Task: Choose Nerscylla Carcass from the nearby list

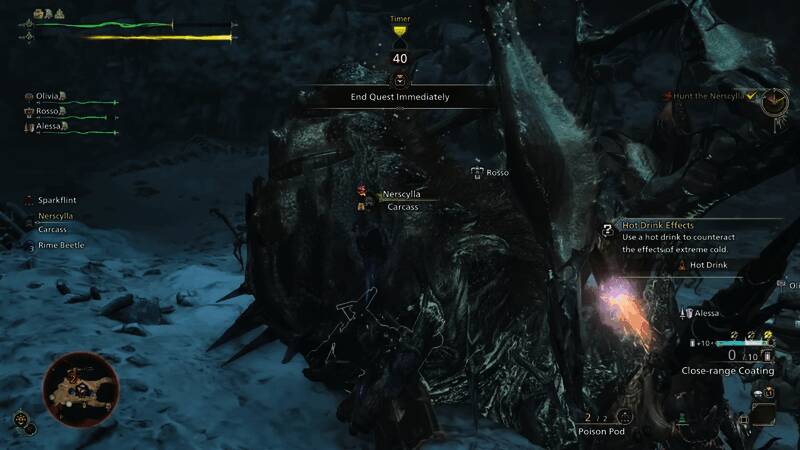Action: tap(55, 222)
